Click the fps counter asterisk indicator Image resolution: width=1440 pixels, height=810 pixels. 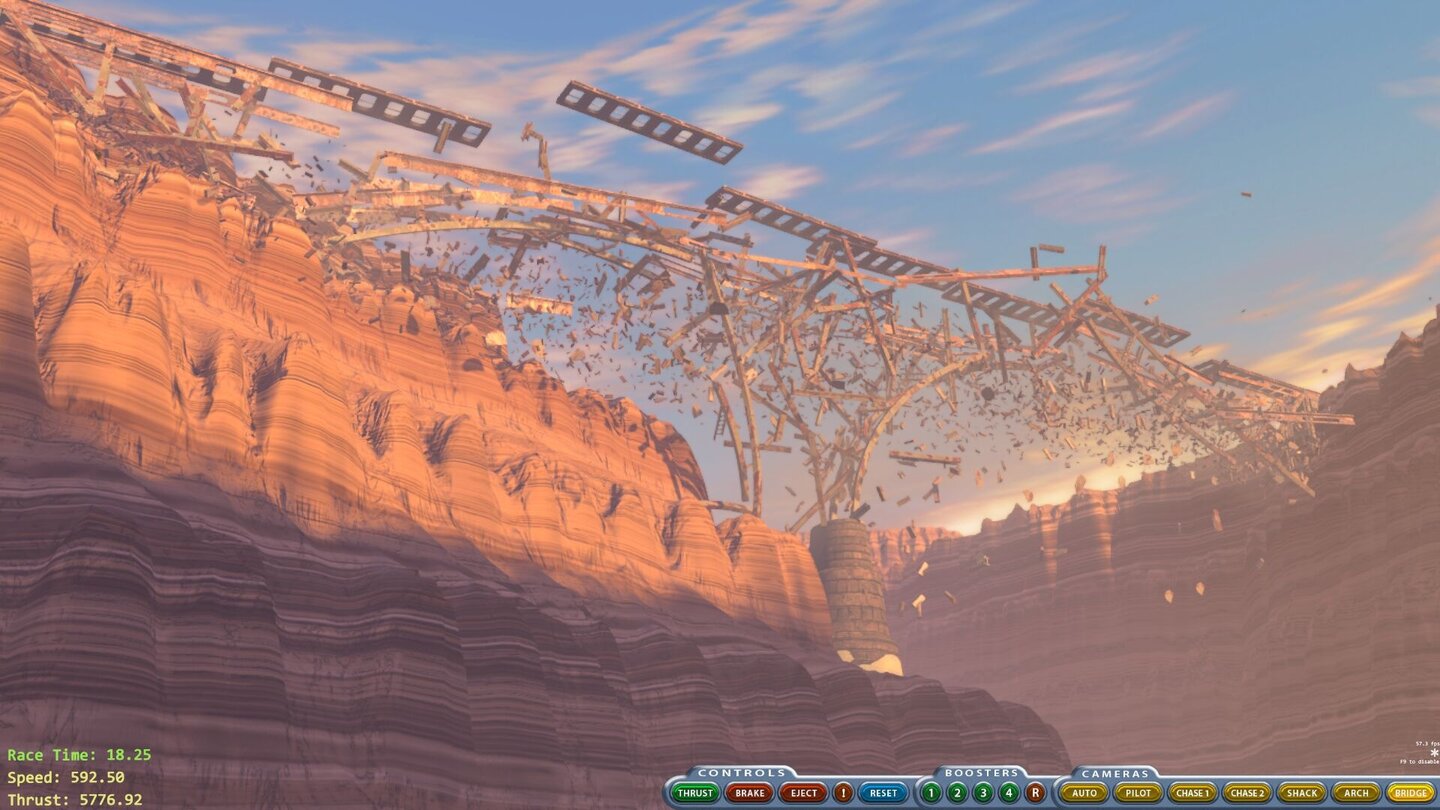tap(1434, 752)
